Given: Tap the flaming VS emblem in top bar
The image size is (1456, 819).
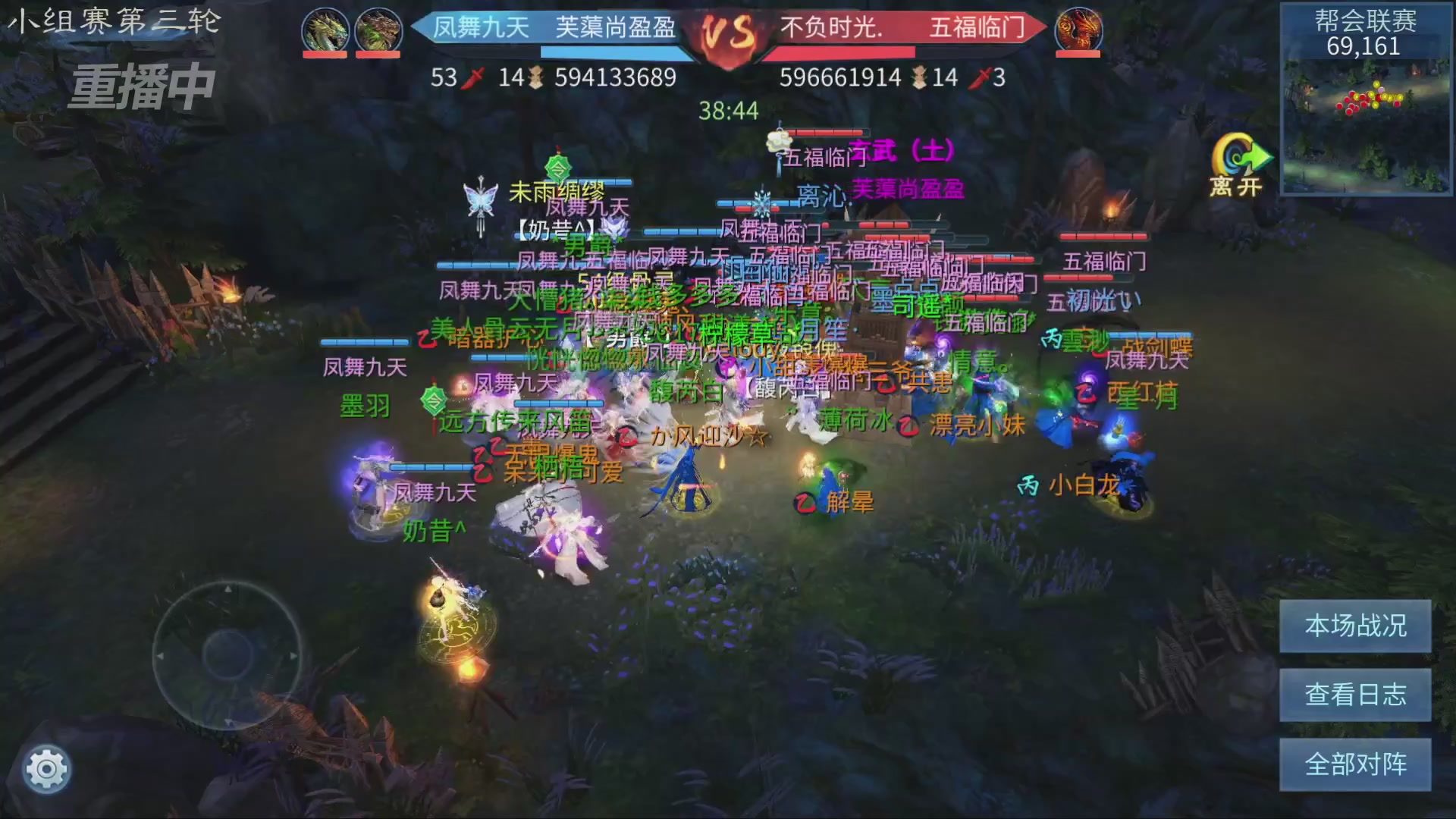Looking at the screenshot, I should pyautogui.click(x=728, y=33).
